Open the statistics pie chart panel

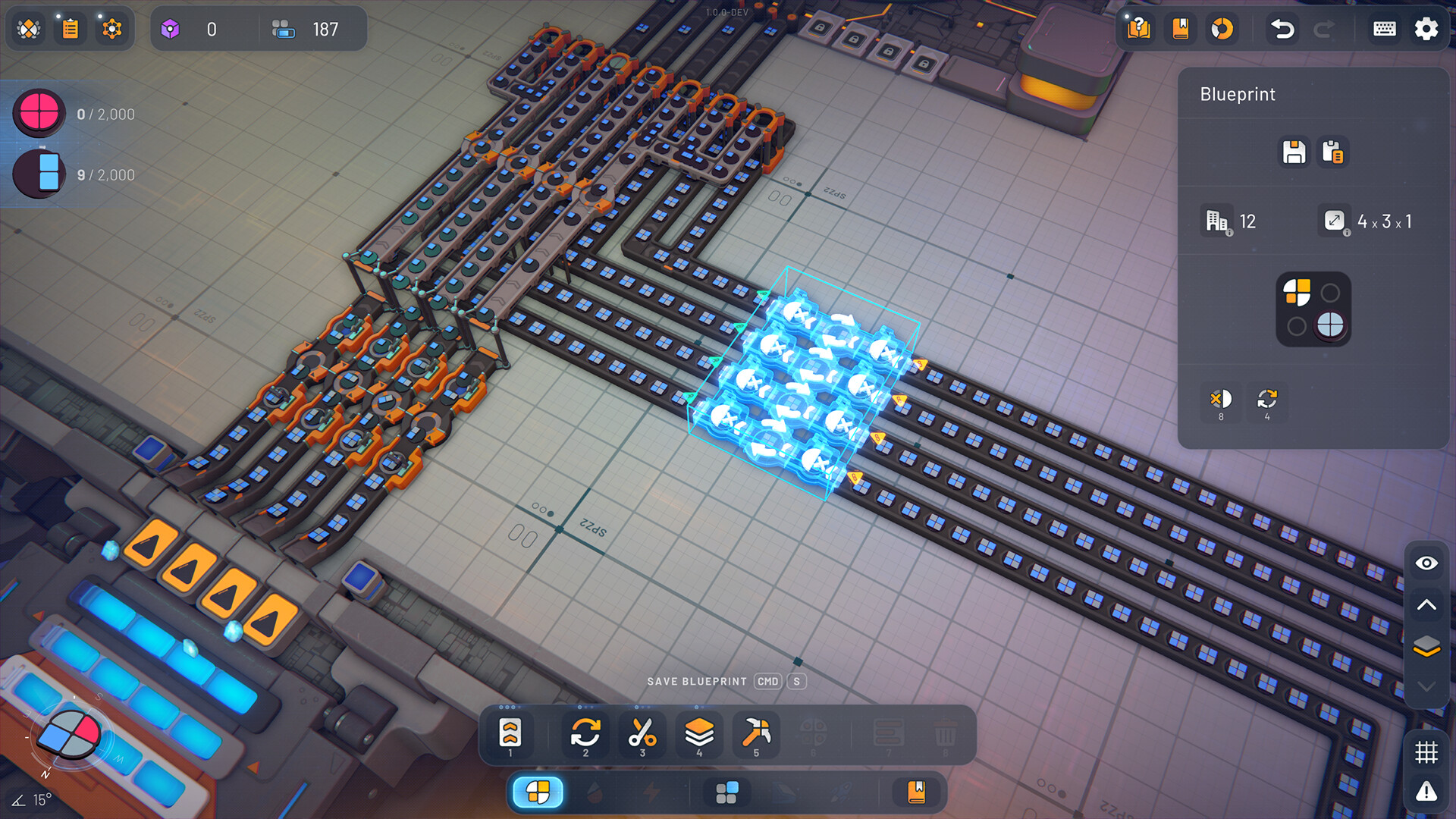pyautogui.click(x=1222, y=29)
